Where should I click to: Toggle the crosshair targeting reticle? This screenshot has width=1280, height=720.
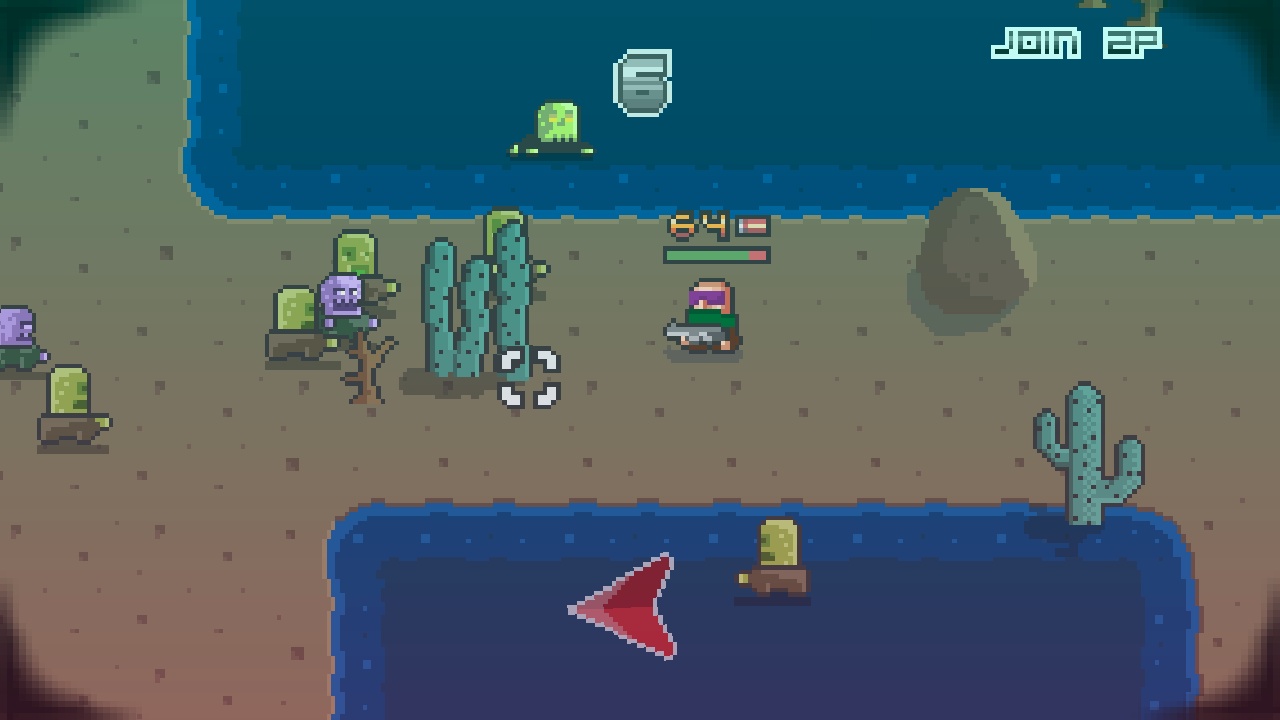click(527, 377)
